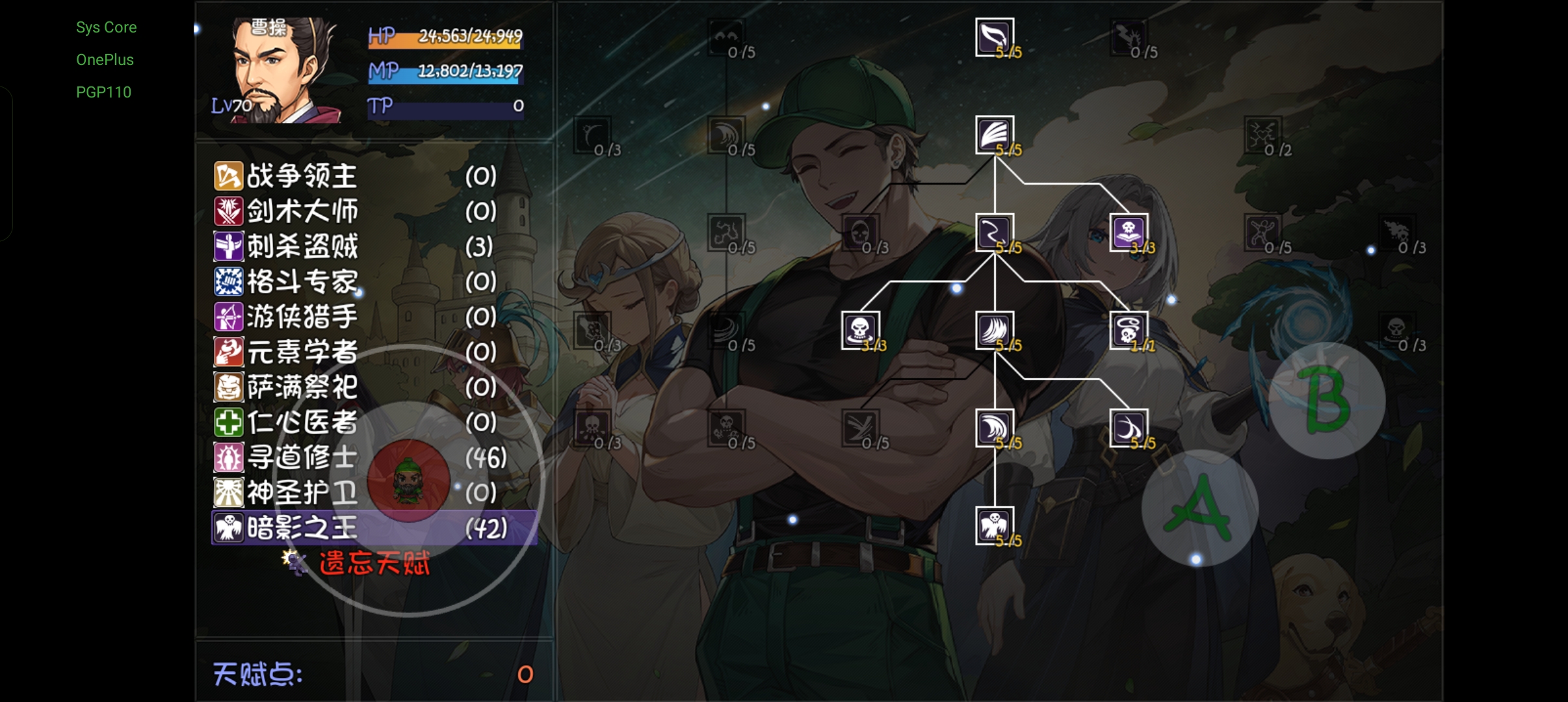
Task: Select the skull with halo 1/1 talent
Action: click(1129, 330)
